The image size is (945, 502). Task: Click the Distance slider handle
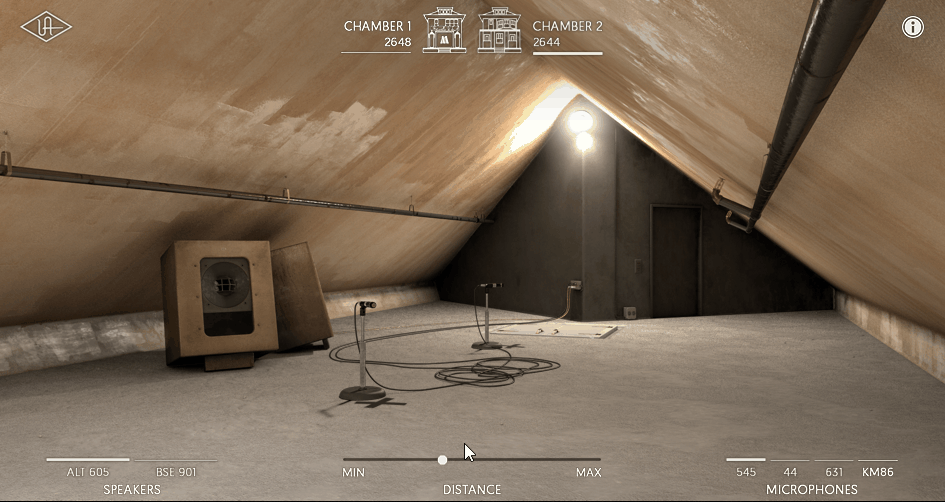click(x=442, y=460)
